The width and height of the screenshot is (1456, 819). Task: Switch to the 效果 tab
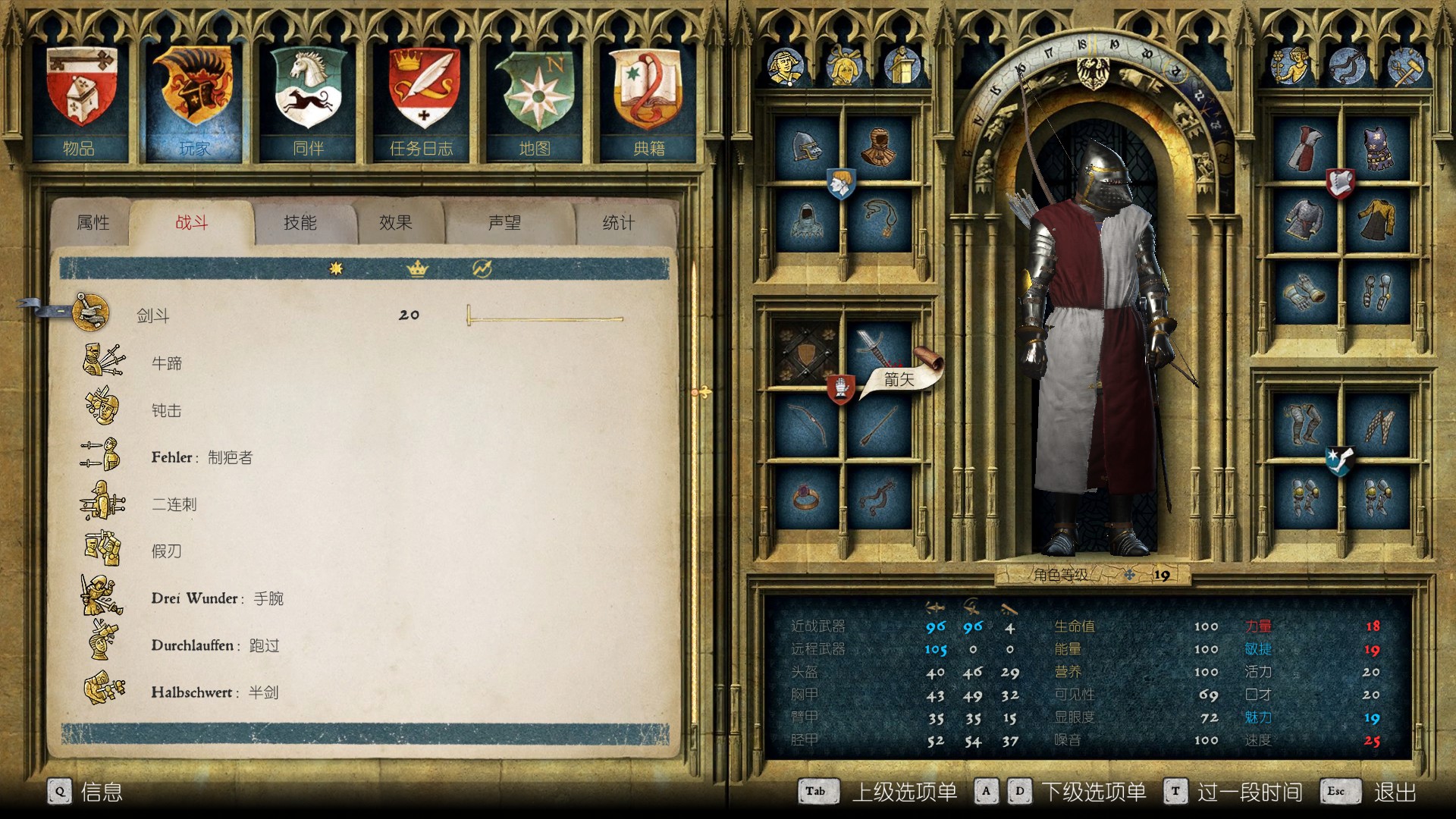(396, 223)
